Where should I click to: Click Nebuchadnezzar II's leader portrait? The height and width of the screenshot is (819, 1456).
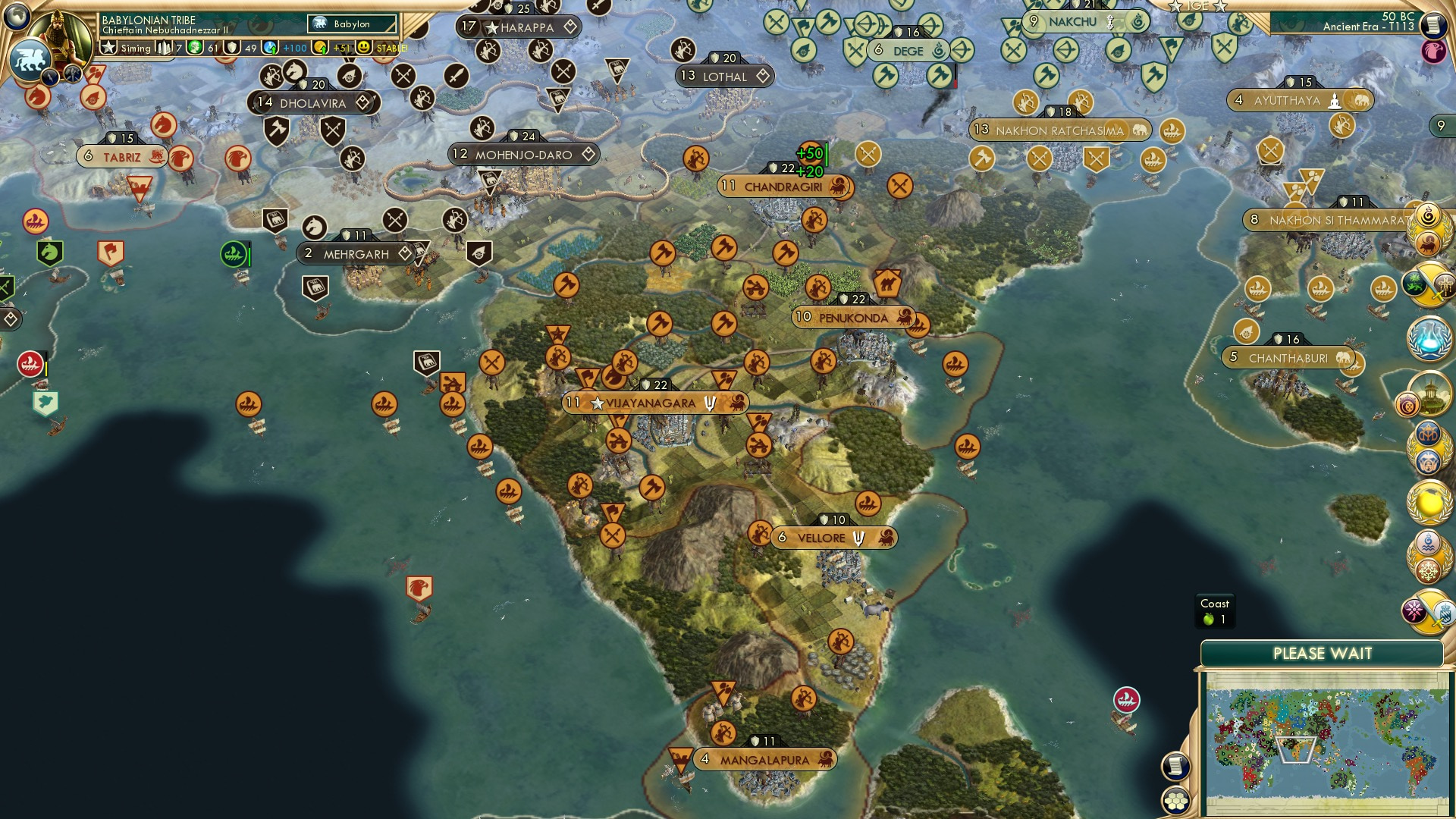pyautogui.click(x=58, y=34)
